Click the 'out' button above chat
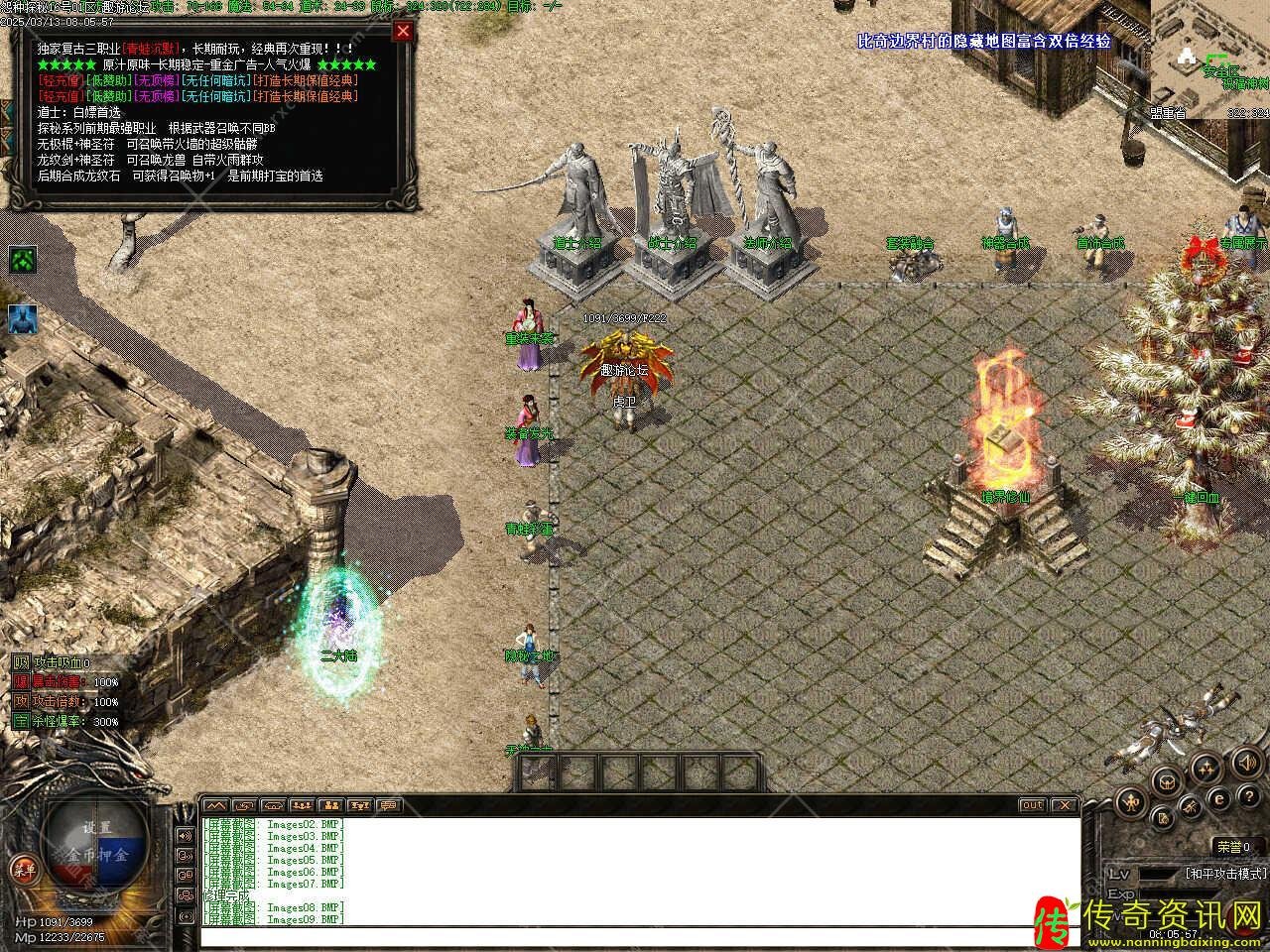This screenshot has height=952, width=1270. [1032, 805]
